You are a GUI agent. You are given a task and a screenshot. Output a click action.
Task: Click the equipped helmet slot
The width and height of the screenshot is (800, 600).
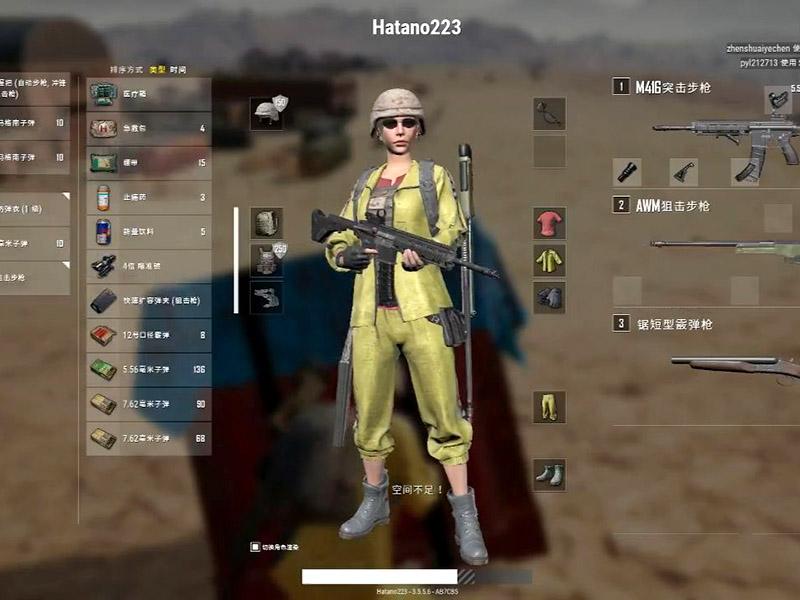267,112
